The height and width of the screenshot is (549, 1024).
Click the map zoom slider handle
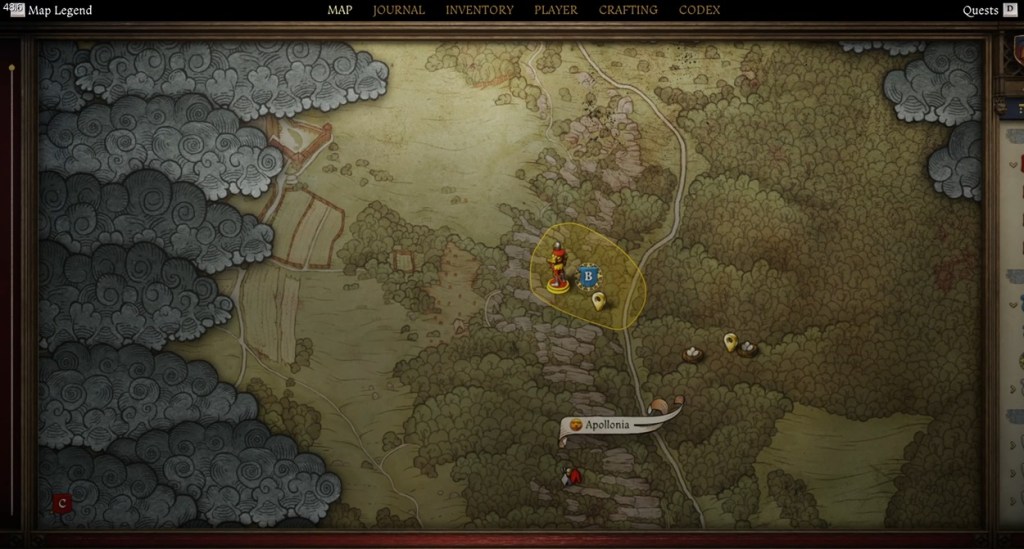11,68
